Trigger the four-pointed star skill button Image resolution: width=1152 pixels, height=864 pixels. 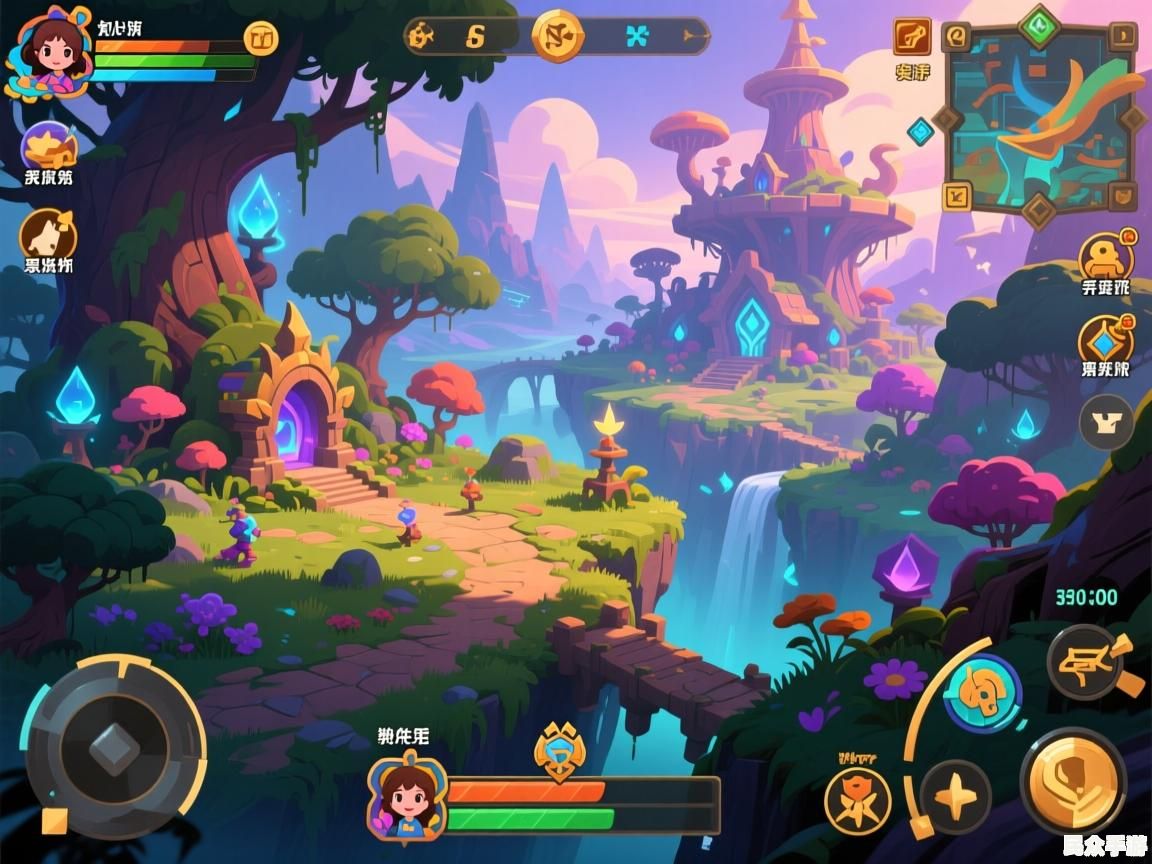tap(956, 796)
